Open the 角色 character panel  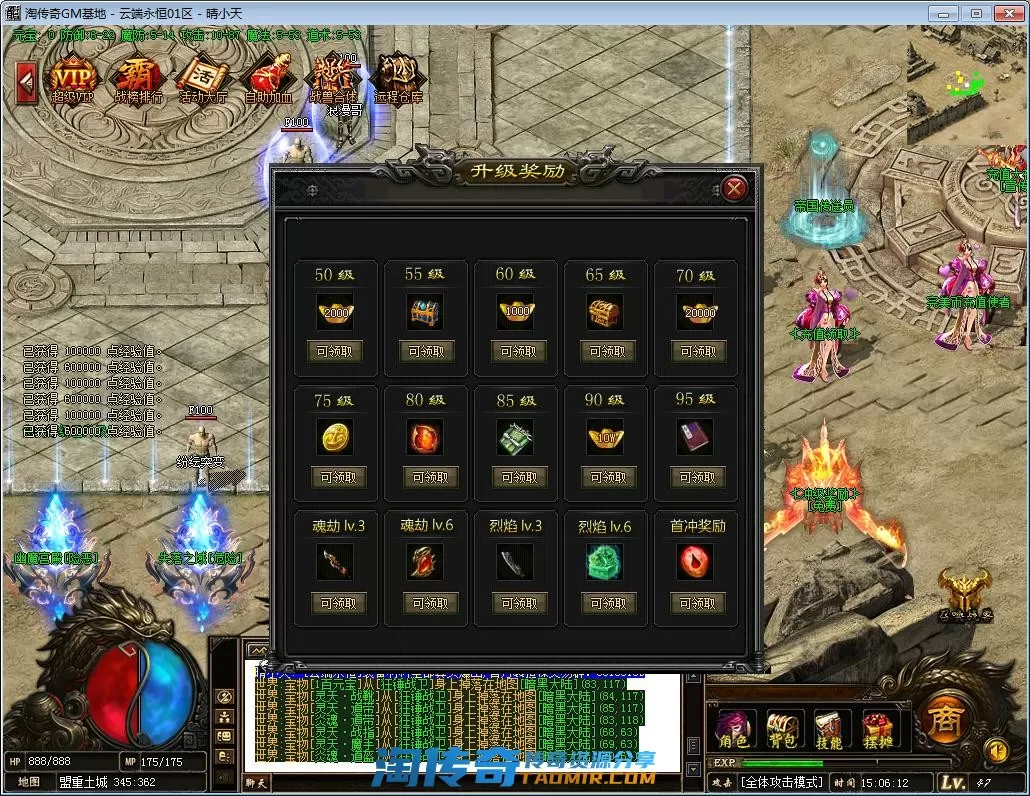[733, 729]
